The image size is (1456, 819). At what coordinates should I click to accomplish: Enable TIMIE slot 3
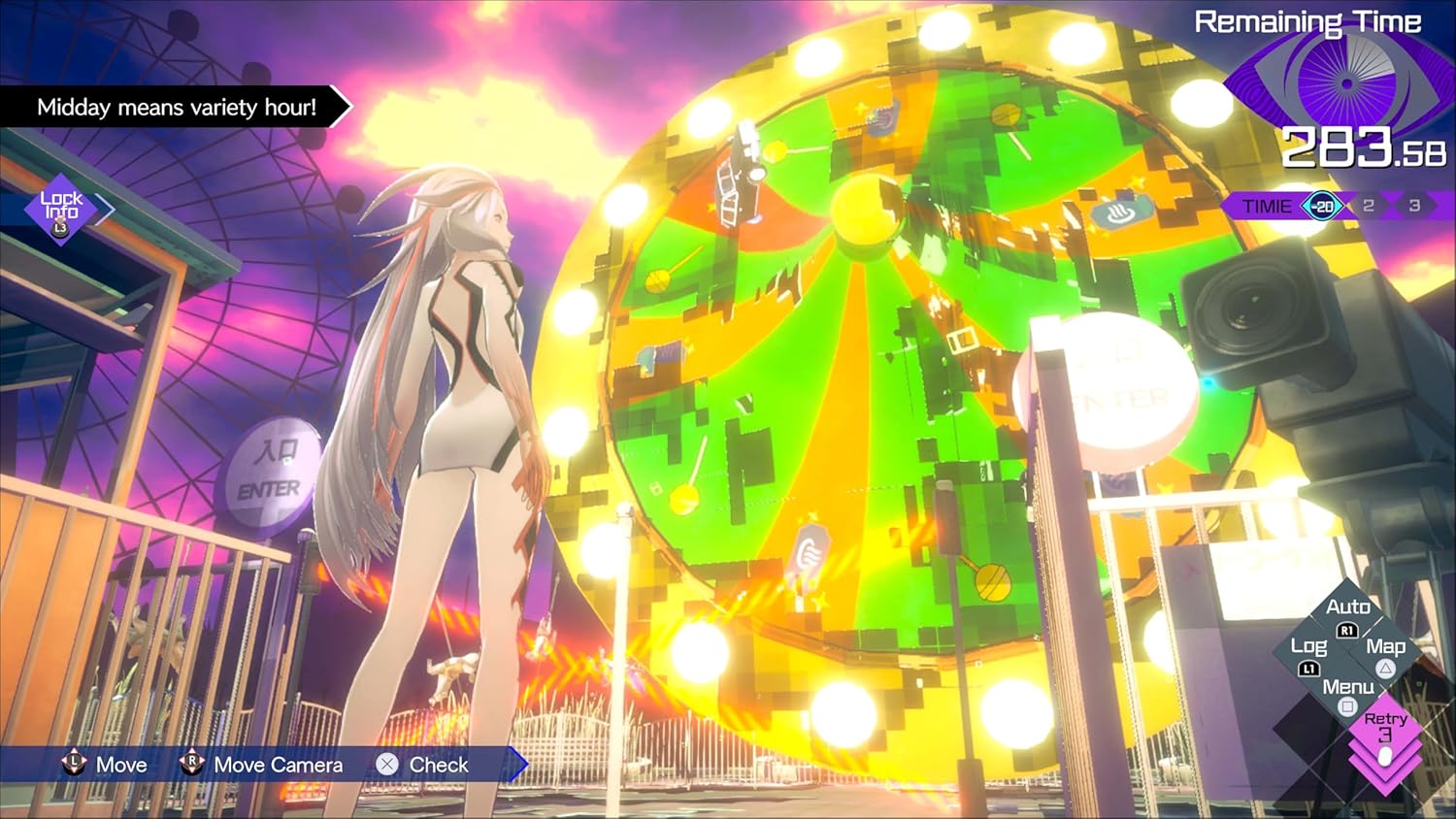coord(1415,205)
